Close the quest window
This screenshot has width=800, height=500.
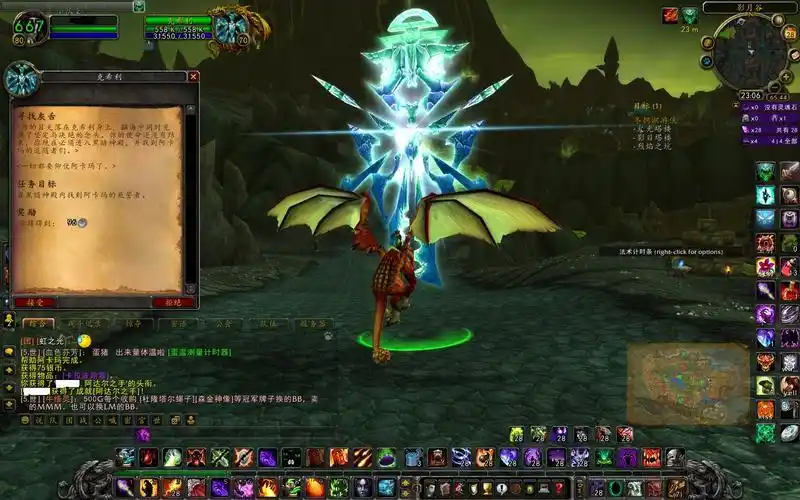coord(193,76)
